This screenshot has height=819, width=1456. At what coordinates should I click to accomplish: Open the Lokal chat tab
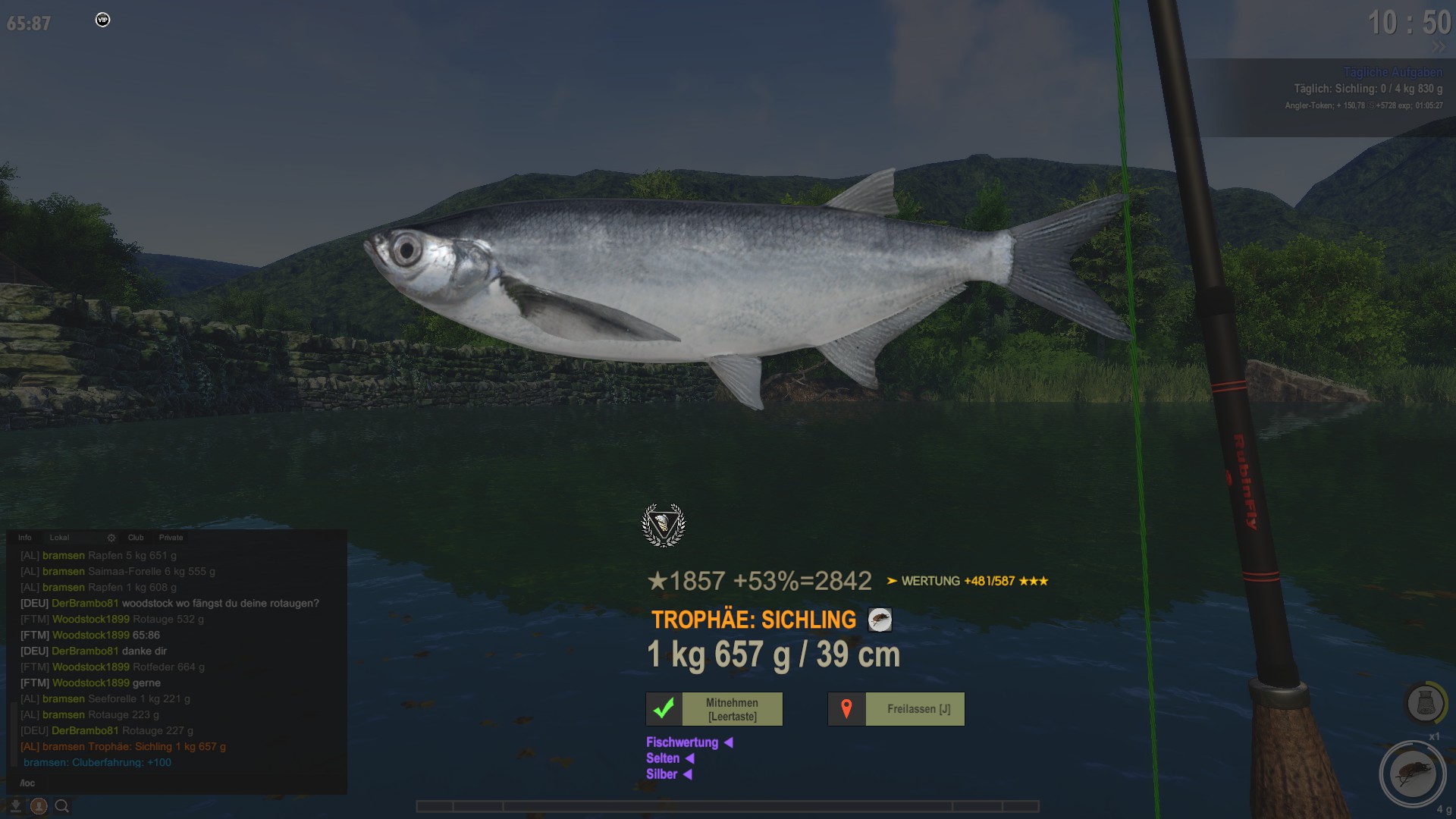59,538
